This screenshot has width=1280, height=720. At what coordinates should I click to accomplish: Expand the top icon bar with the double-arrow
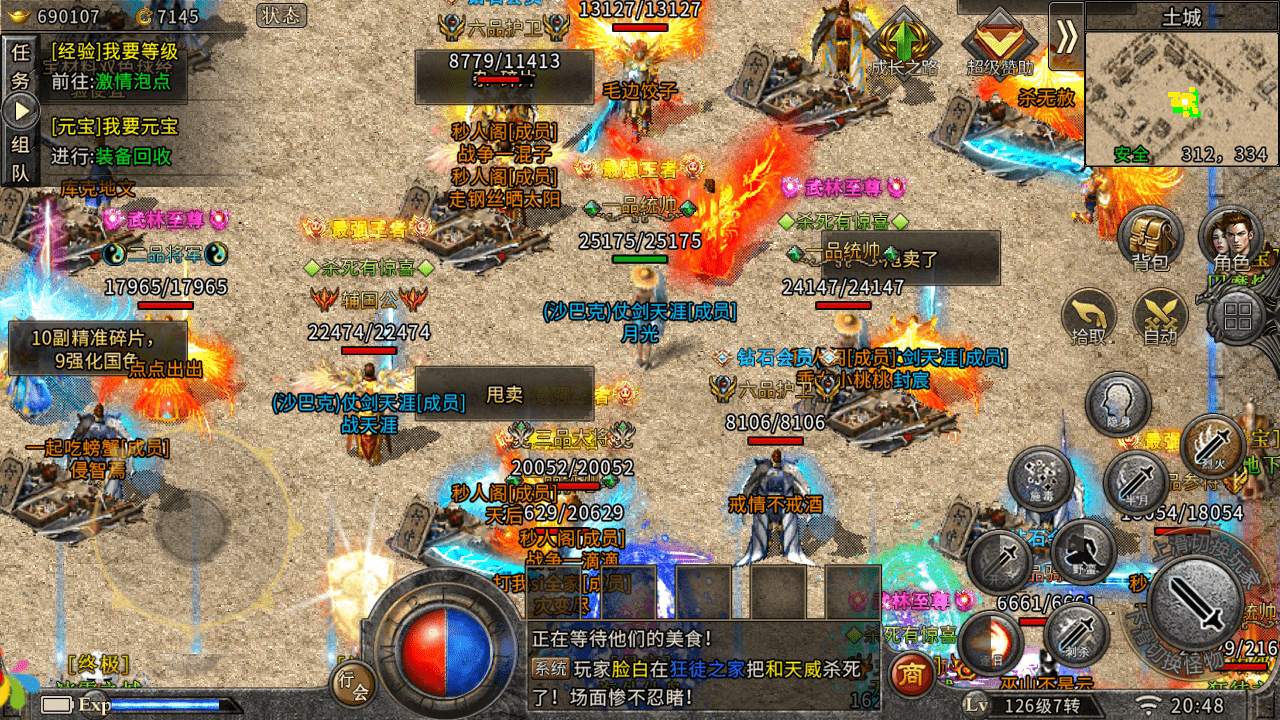click(1066, 36)
